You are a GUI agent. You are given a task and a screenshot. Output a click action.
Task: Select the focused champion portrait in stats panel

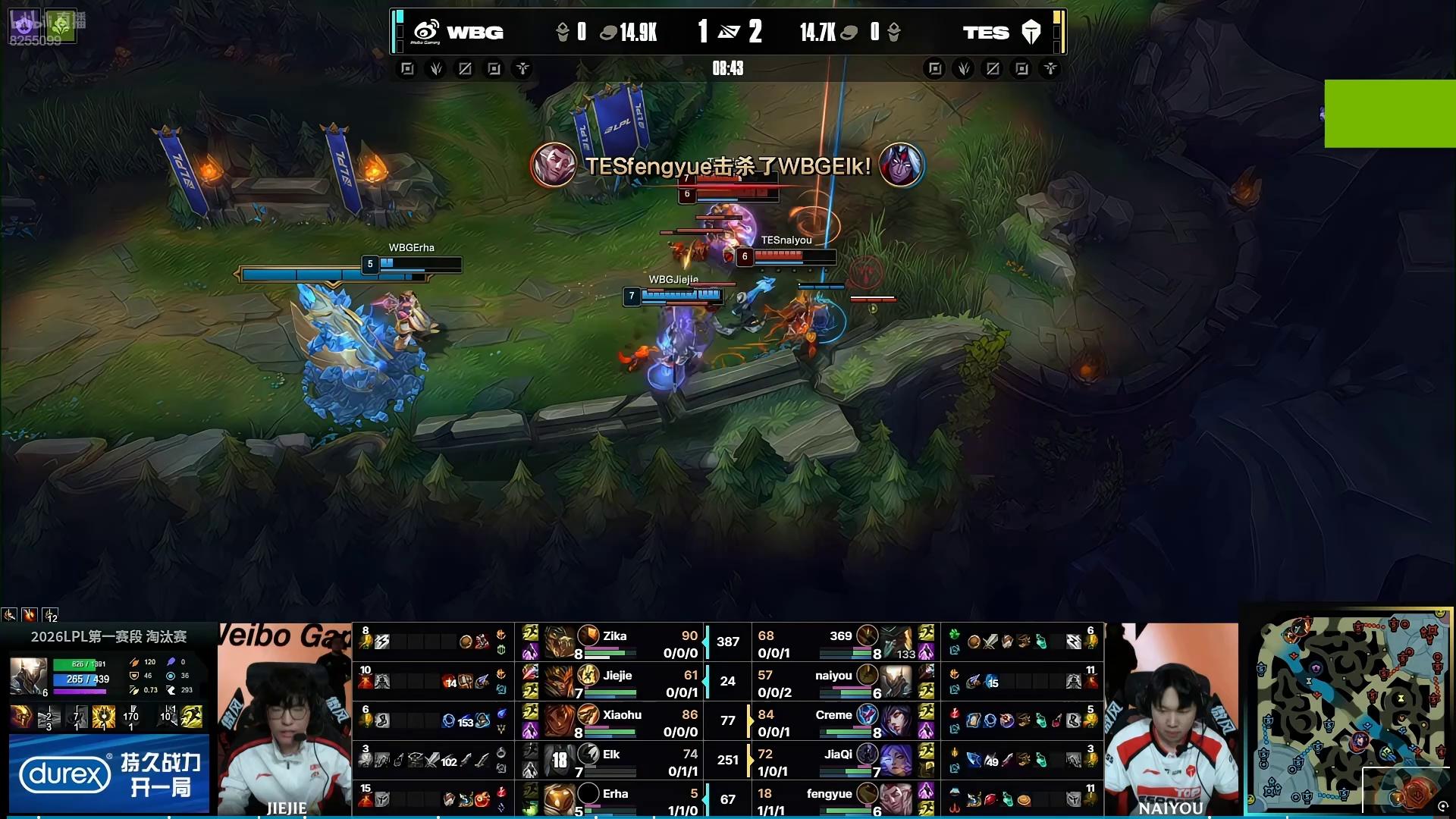pos(28,676)
